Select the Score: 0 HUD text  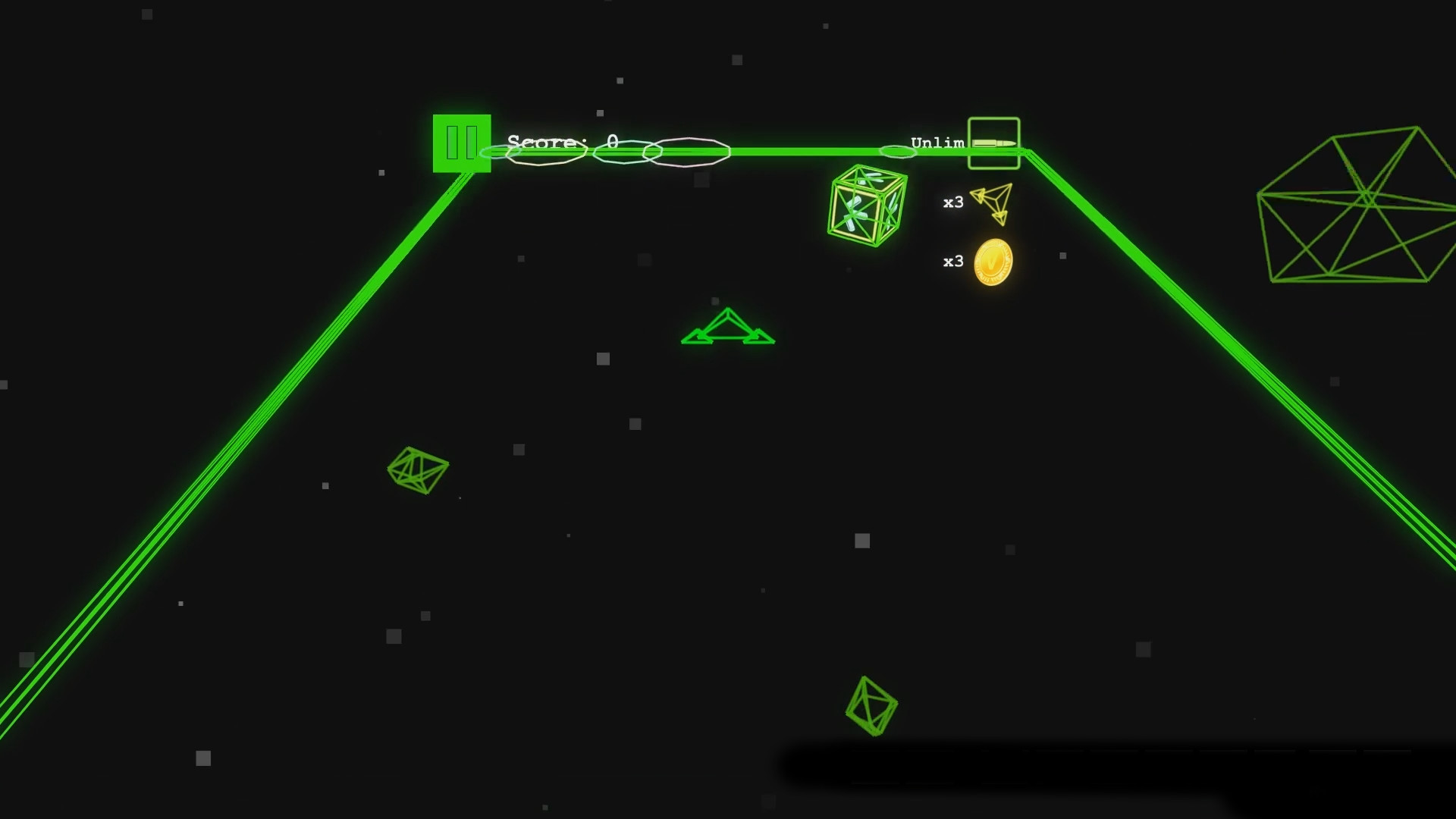(x=561, y=141)
